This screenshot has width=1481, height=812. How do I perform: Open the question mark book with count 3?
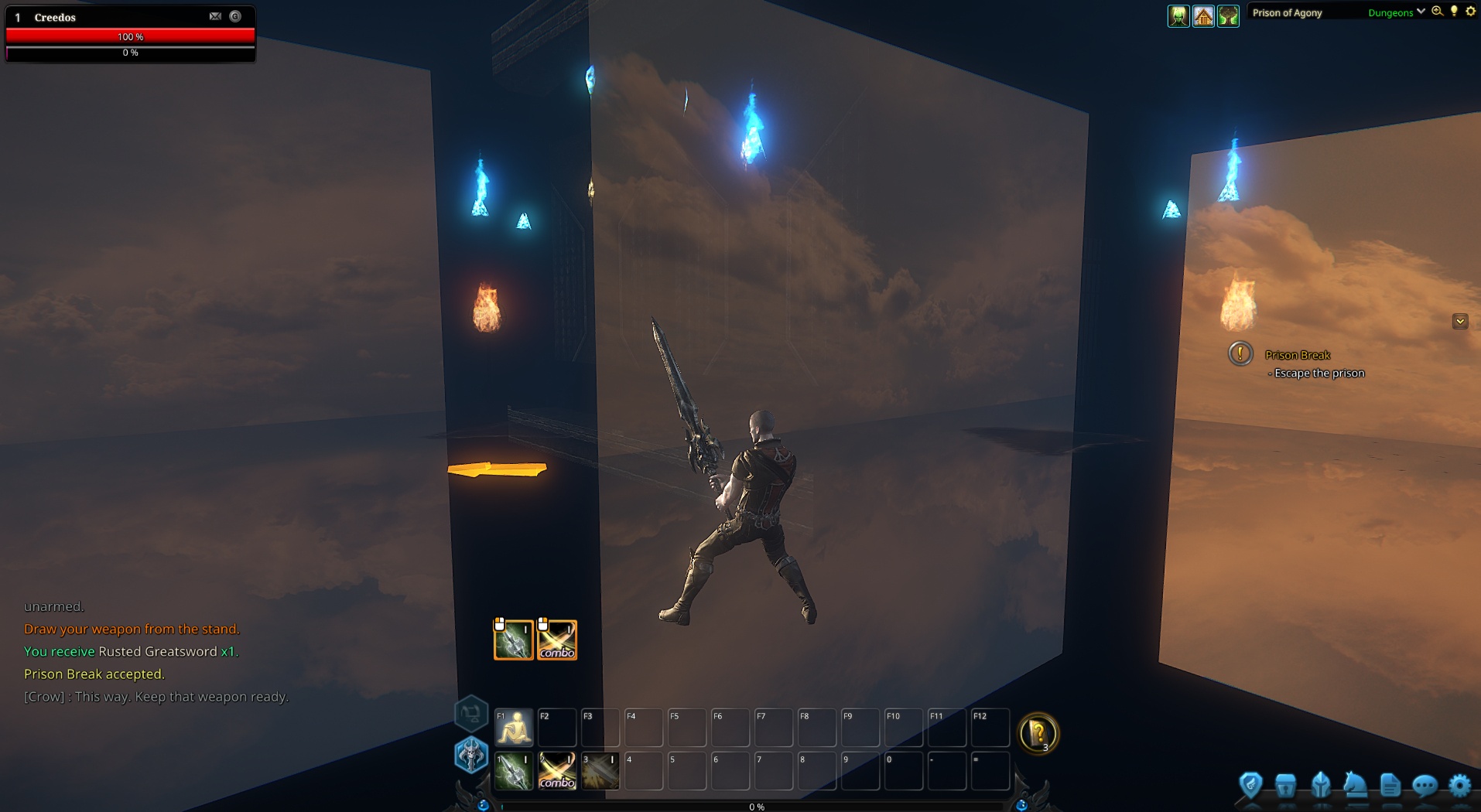point(1038,733)
